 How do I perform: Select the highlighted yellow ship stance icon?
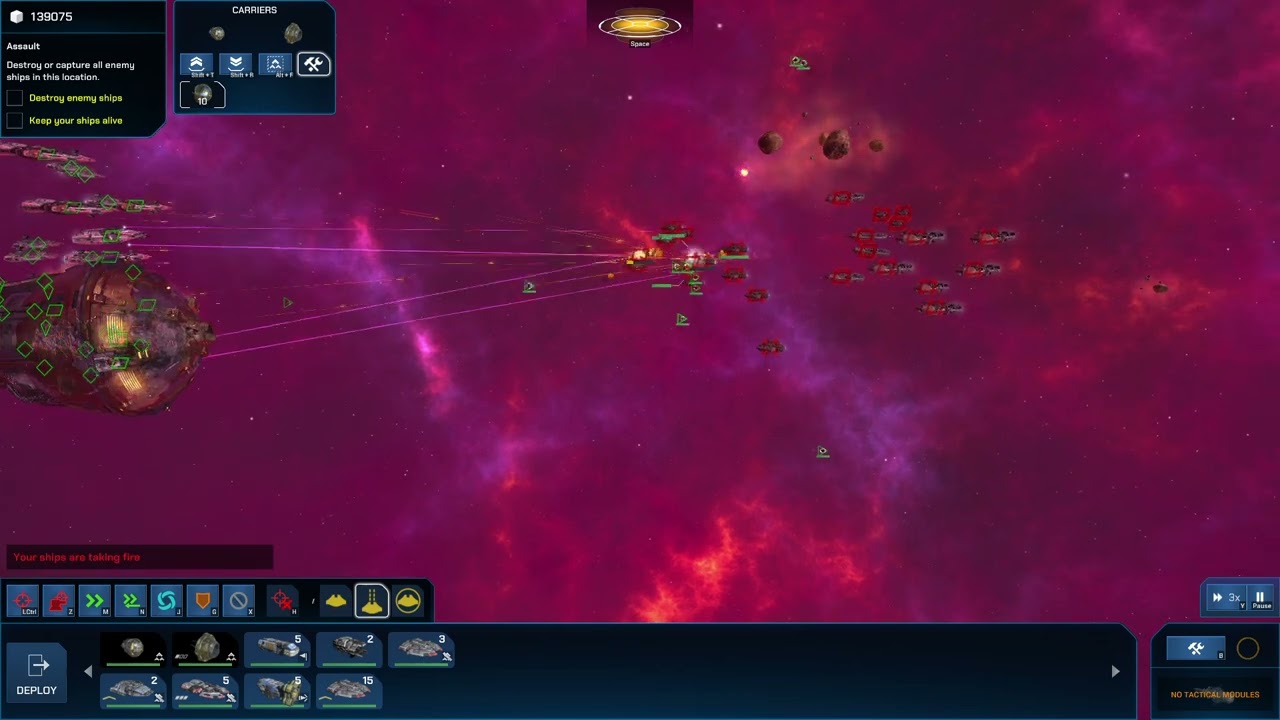tap(371, 601)
